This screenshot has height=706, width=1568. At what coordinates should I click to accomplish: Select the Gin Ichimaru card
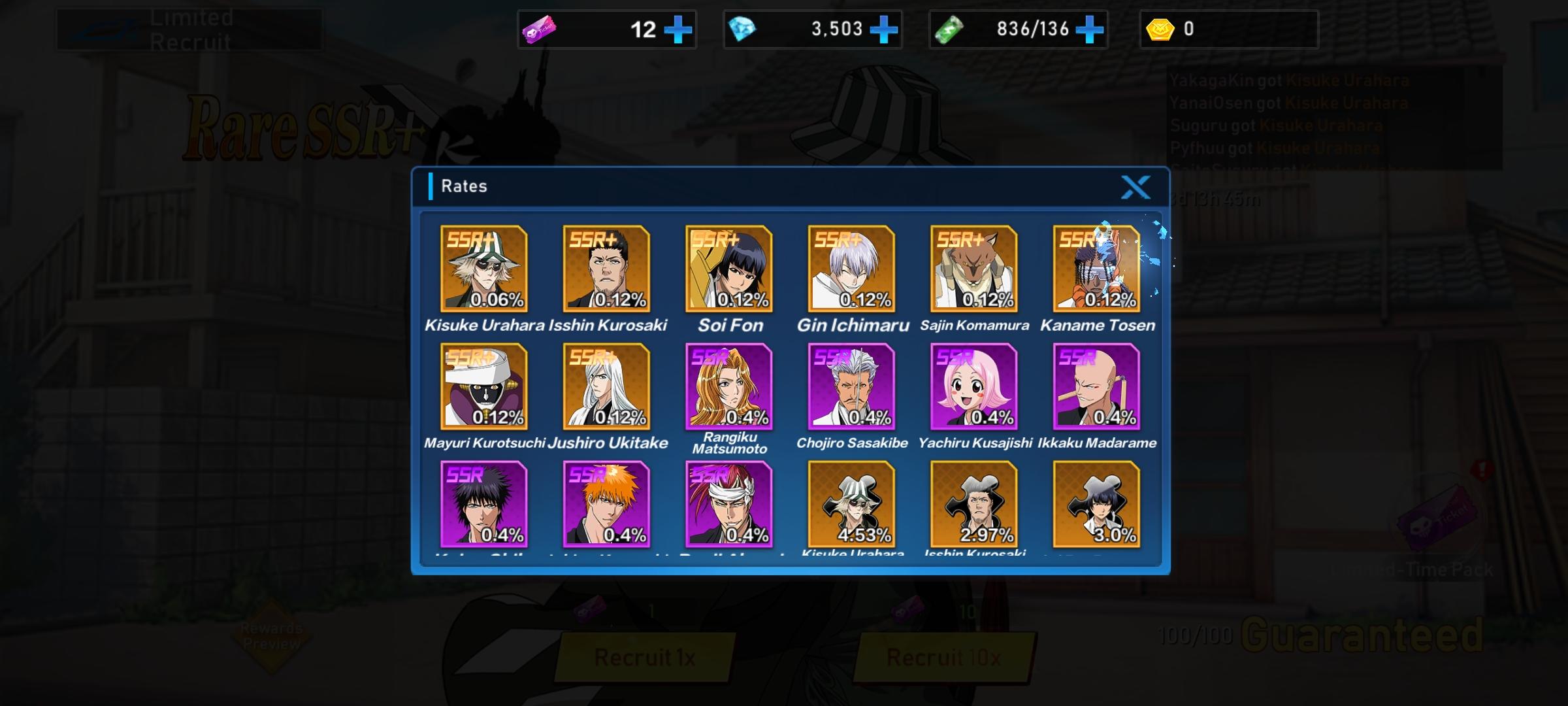(x=851, y=268)
